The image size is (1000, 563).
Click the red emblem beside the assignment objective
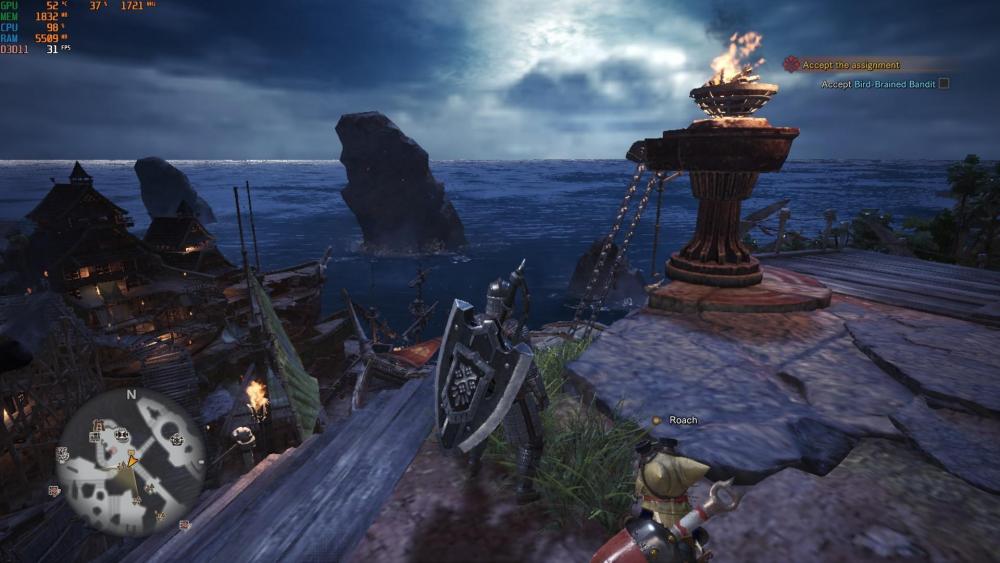click(791, 64)
